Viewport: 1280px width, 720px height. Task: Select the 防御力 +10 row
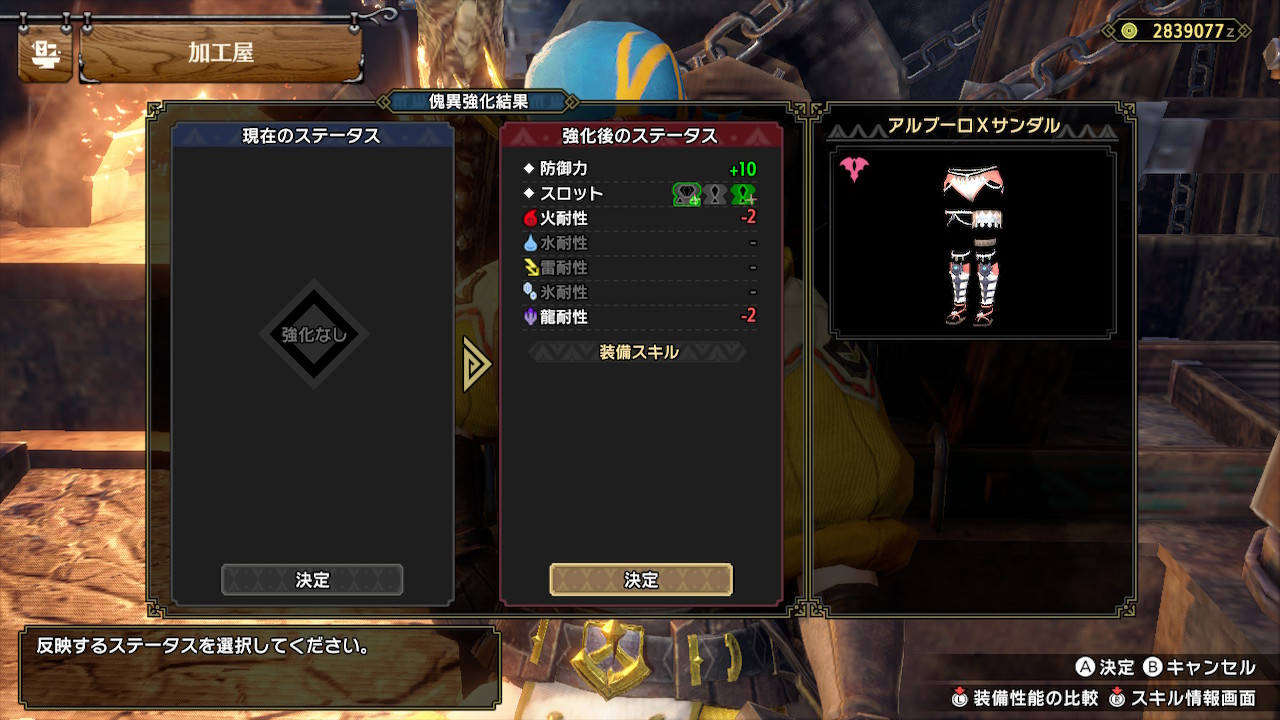(640, 169)
